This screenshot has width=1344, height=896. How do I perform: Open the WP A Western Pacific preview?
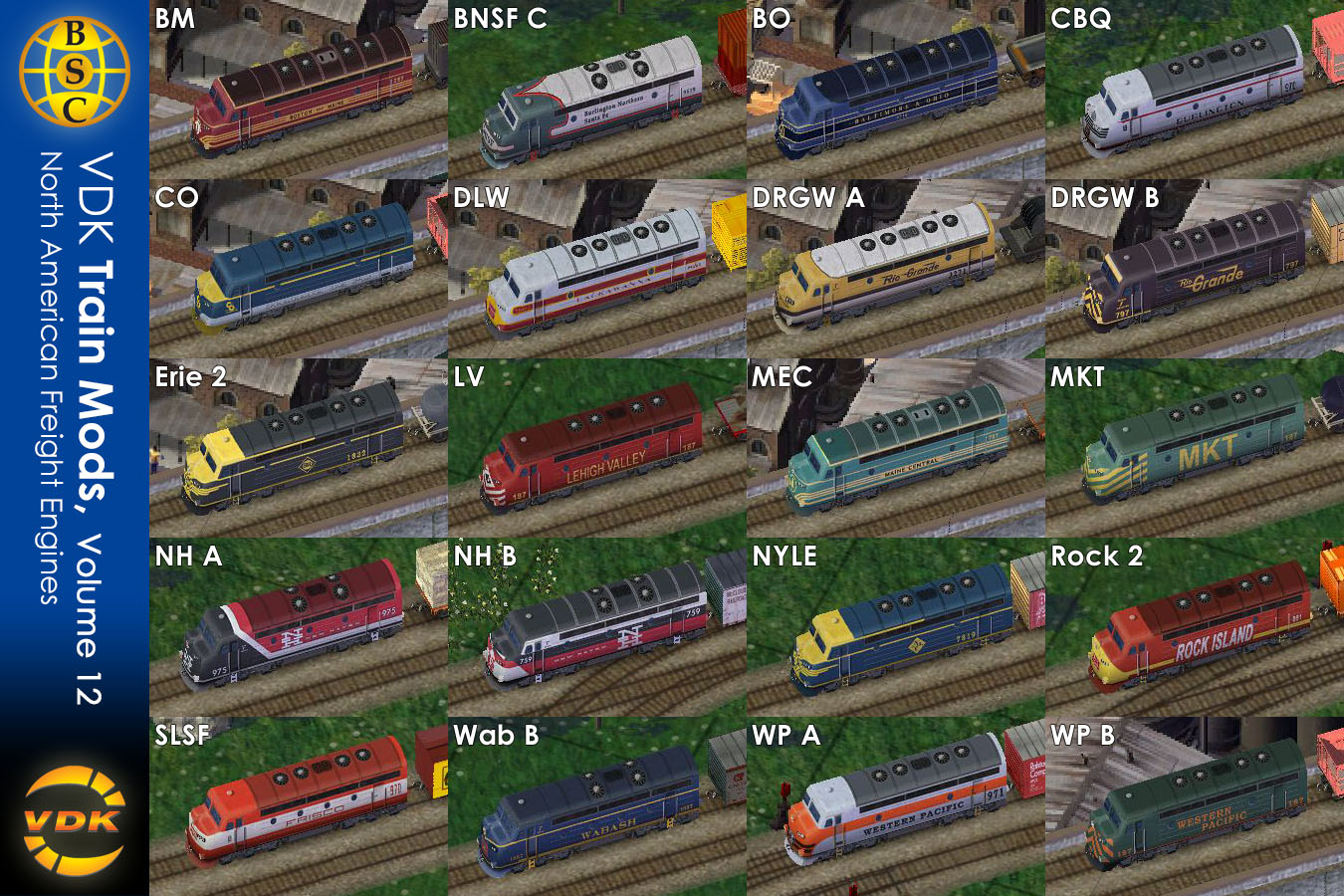896,806
